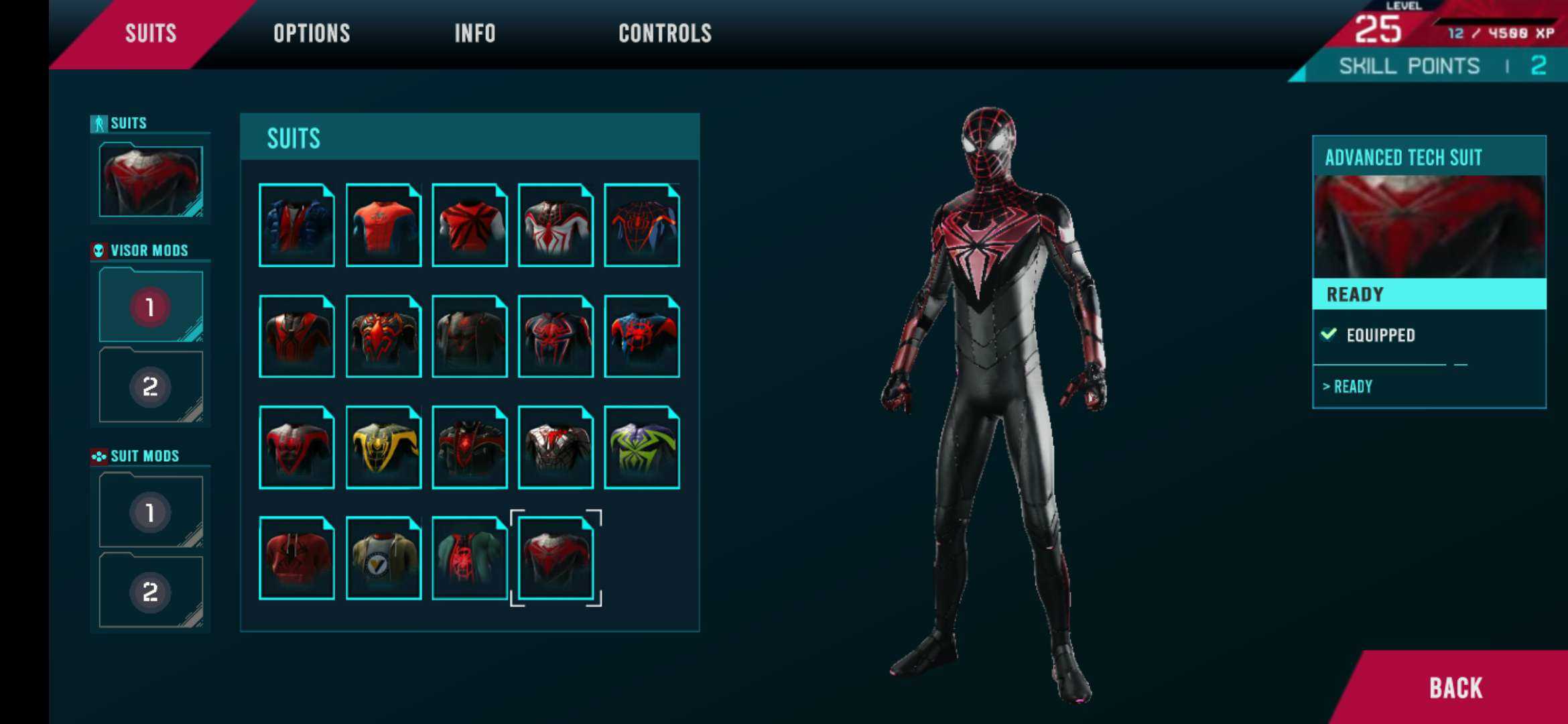Choose the red hoodie suit

tap(297, 558)
